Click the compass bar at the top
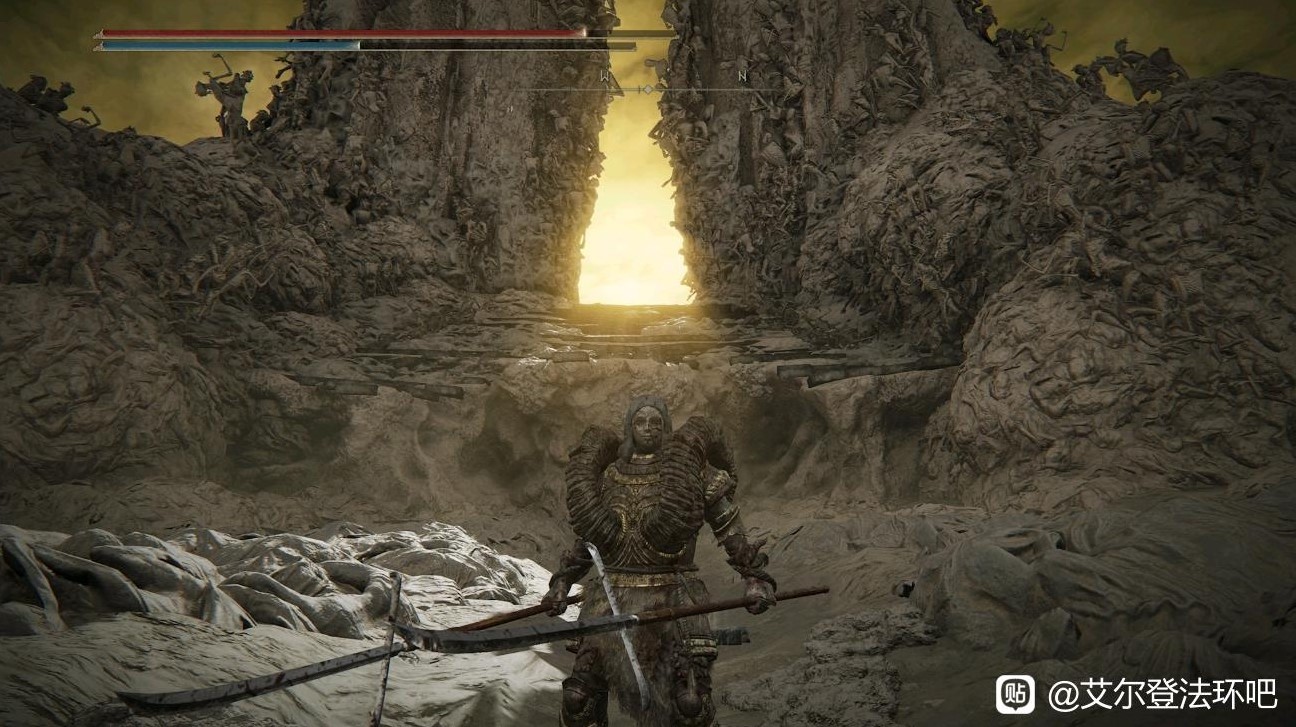This screenshot has height=727, width=1296. pyautogui.click(x=648, y=88)
